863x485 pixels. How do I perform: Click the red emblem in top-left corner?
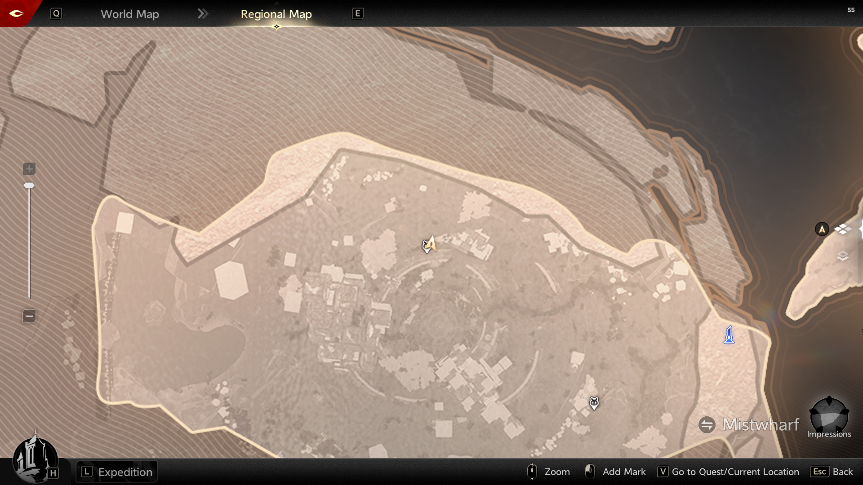click(x=17, y=13)
